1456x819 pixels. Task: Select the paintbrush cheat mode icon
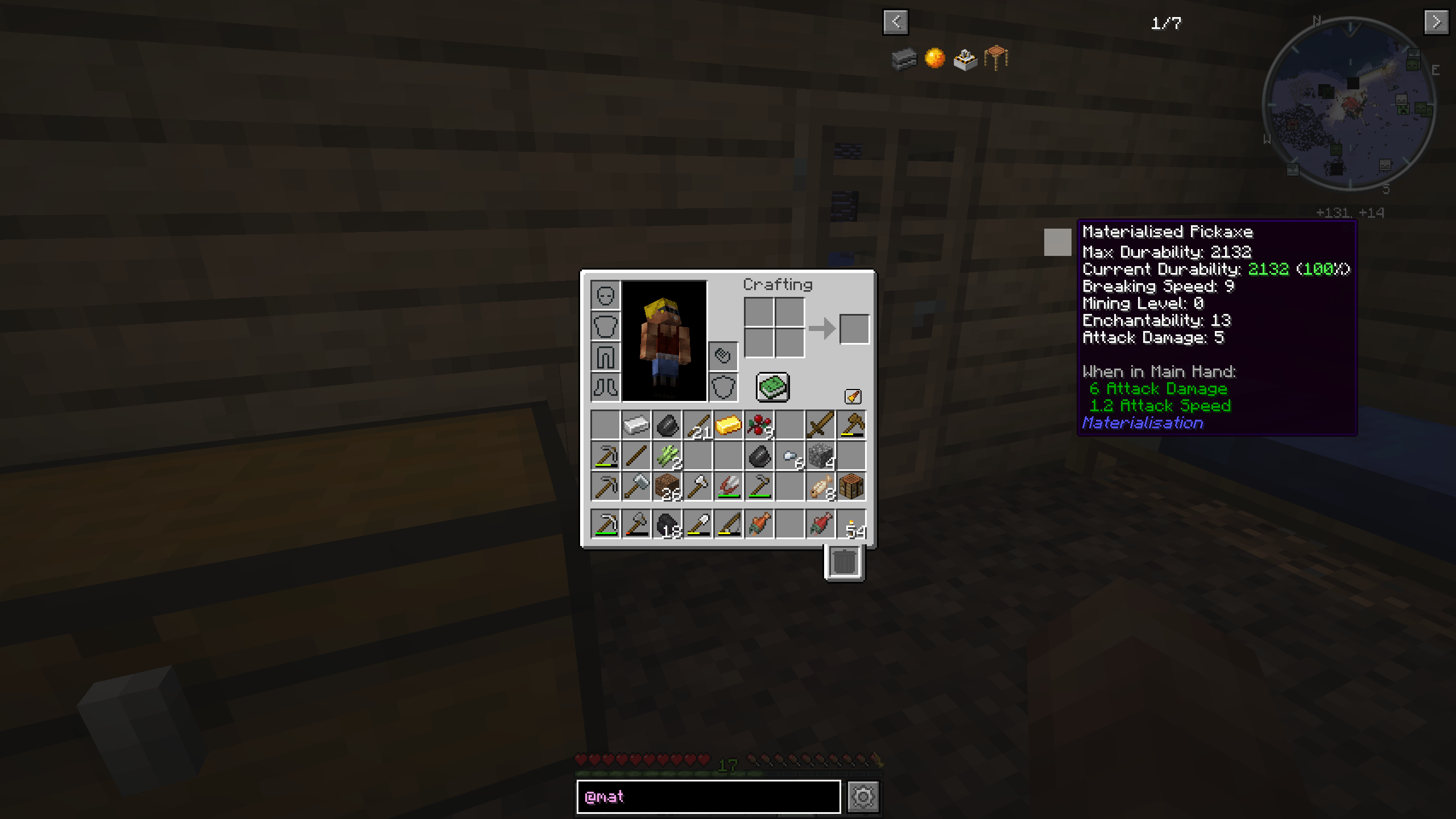point(852,396)
